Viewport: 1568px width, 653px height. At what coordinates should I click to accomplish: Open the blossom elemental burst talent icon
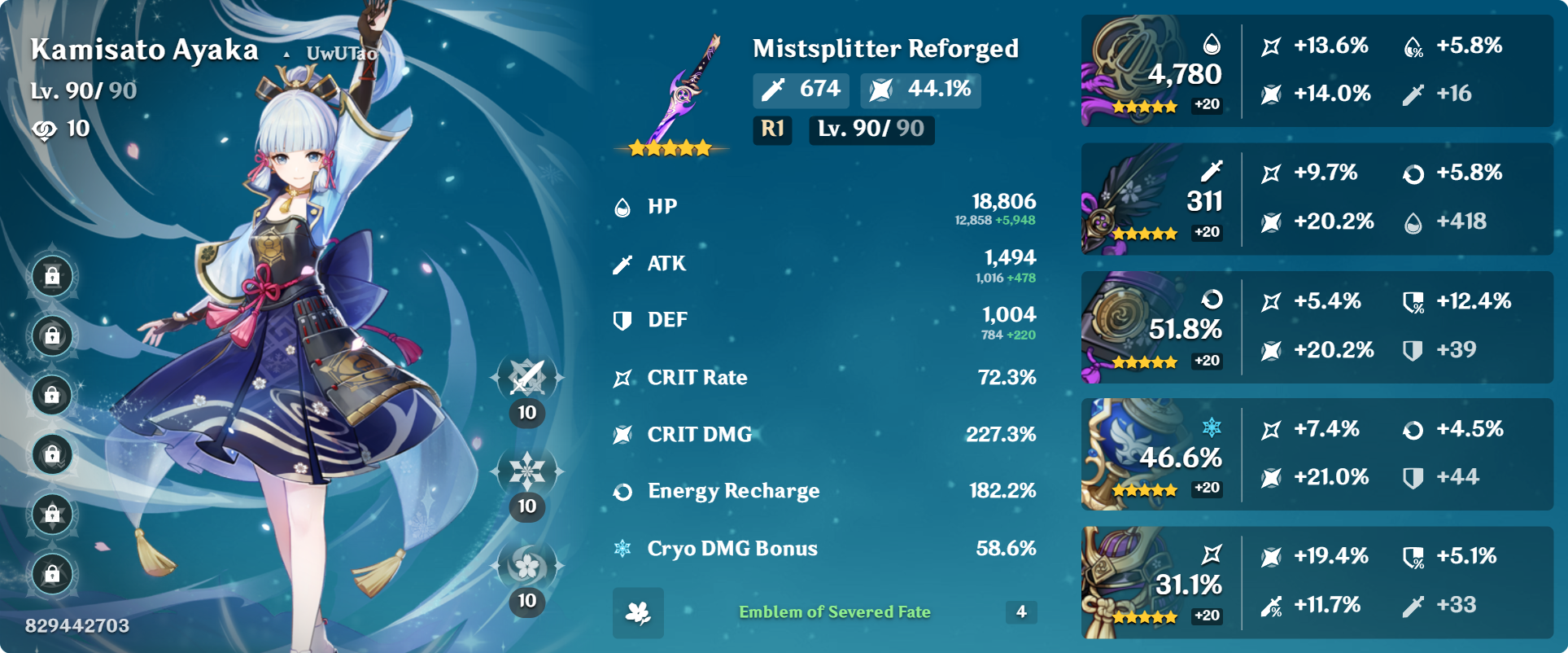pos(527,565)
